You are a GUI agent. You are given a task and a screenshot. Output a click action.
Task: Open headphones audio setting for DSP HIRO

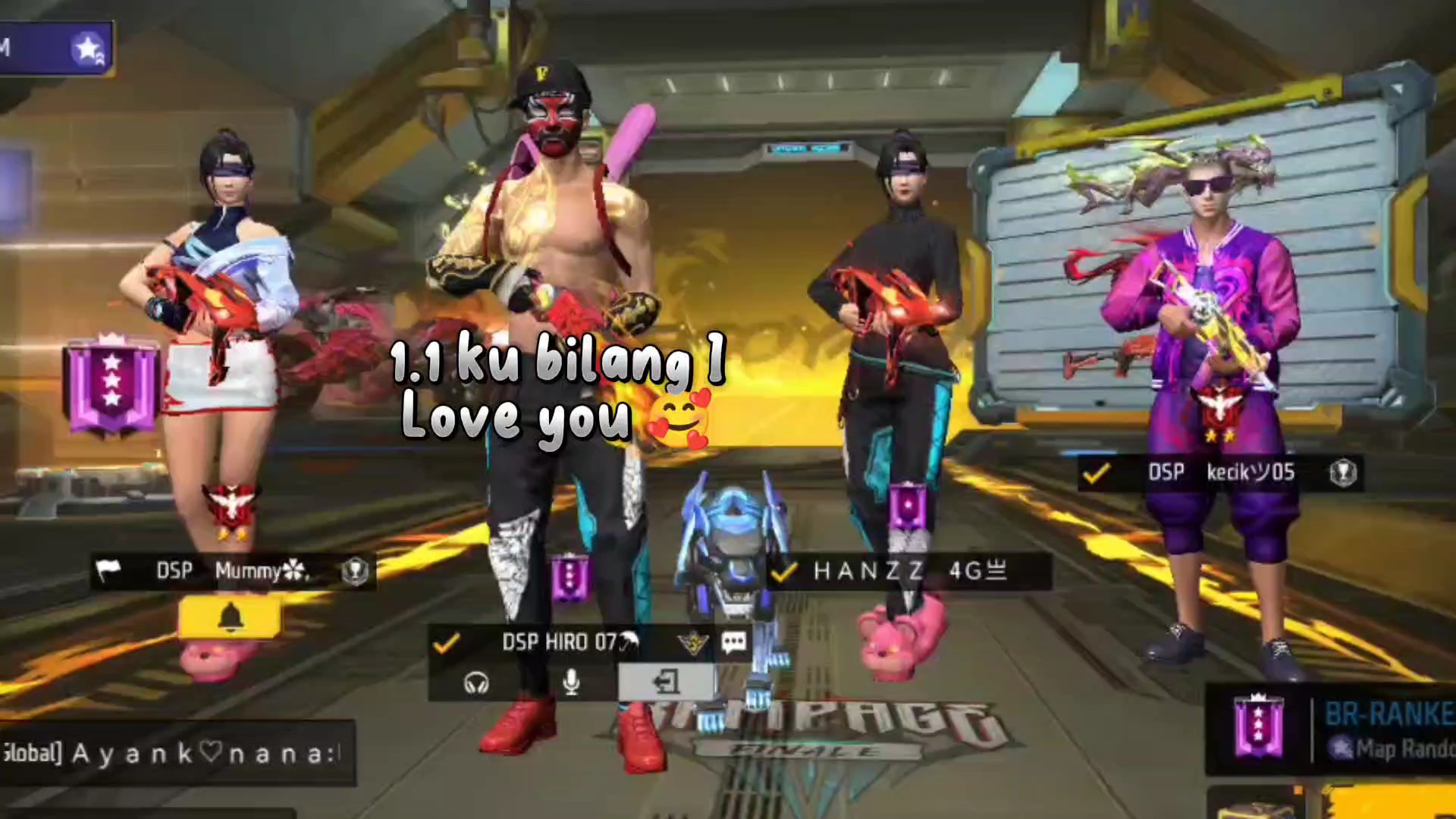click(x=476, y=683)
